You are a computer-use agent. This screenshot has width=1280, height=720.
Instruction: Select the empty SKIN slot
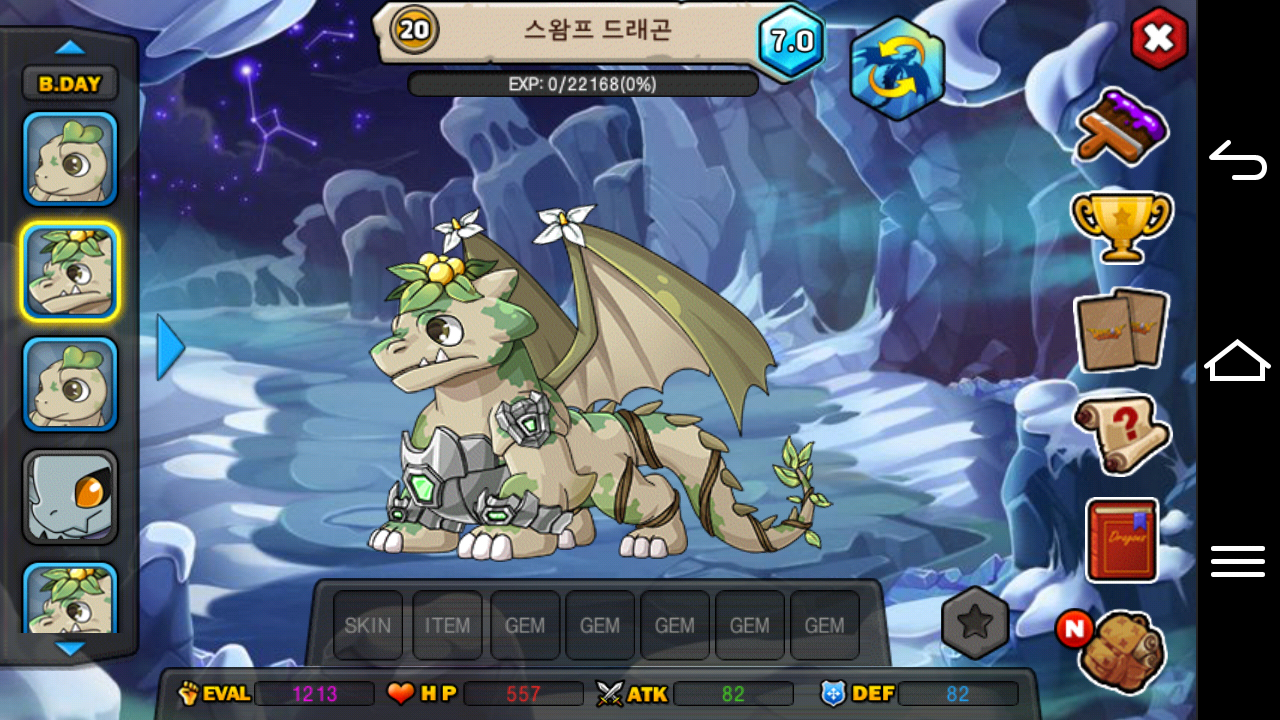tap(368, 625)
